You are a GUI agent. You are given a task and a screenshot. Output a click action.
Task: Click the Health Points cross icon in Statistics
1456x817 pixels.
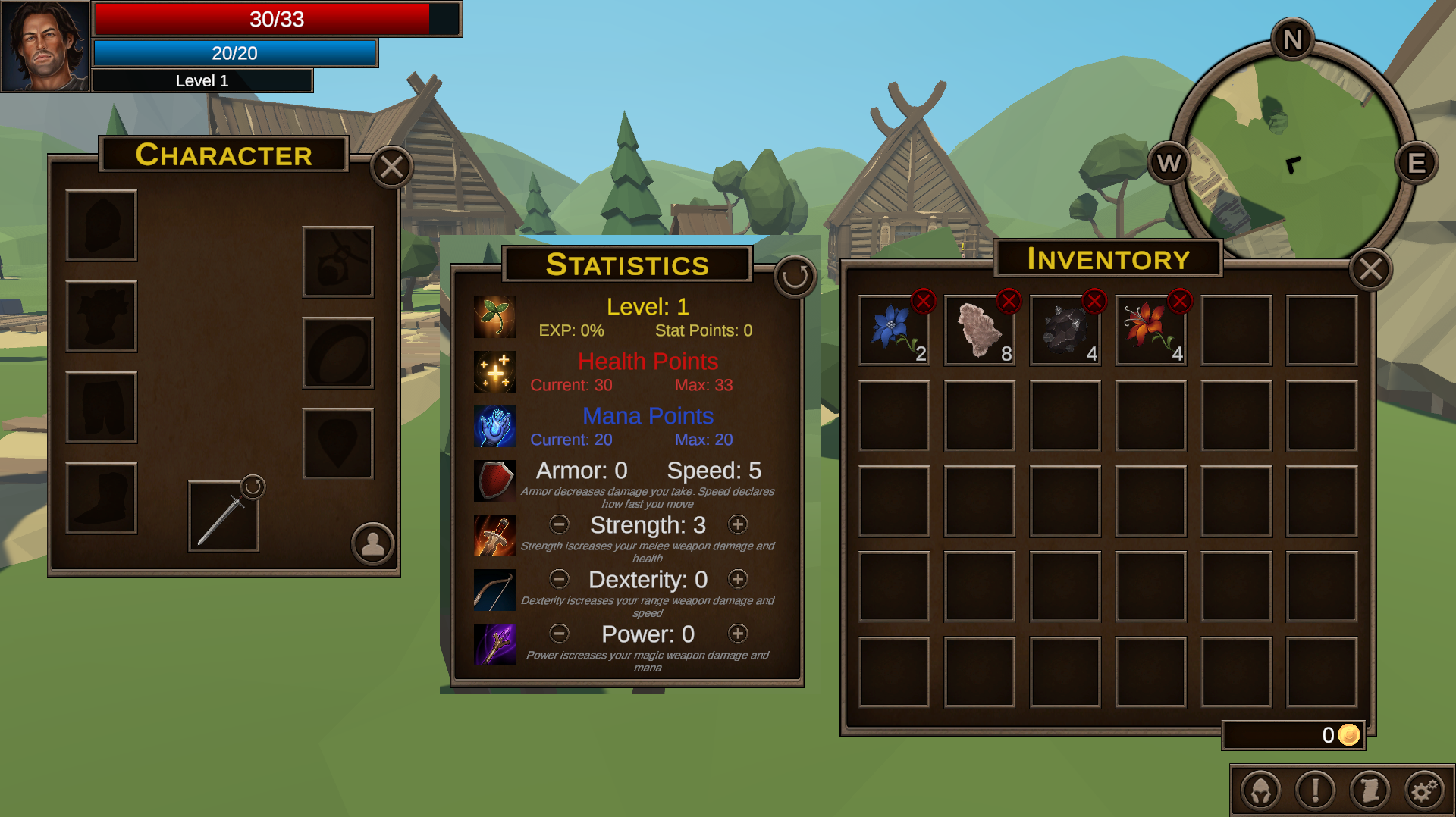494,371
